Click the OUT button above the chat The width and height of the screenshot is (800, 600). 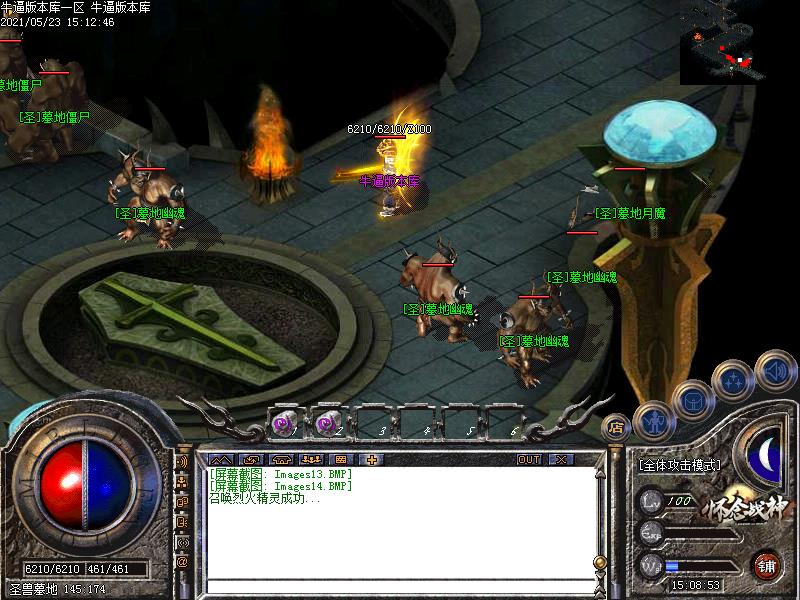pos(529,459)
